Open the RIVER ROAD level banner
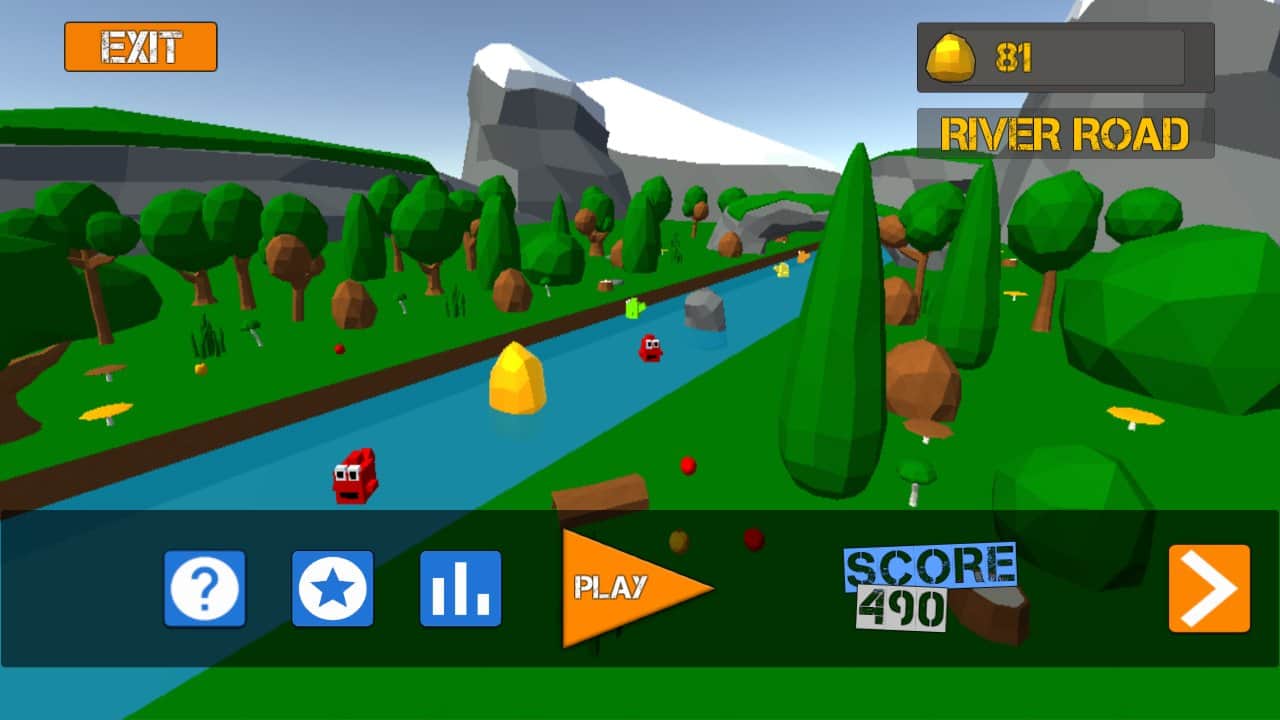Viewport: 1280px width, 720px height. (x=1065, y=131)
